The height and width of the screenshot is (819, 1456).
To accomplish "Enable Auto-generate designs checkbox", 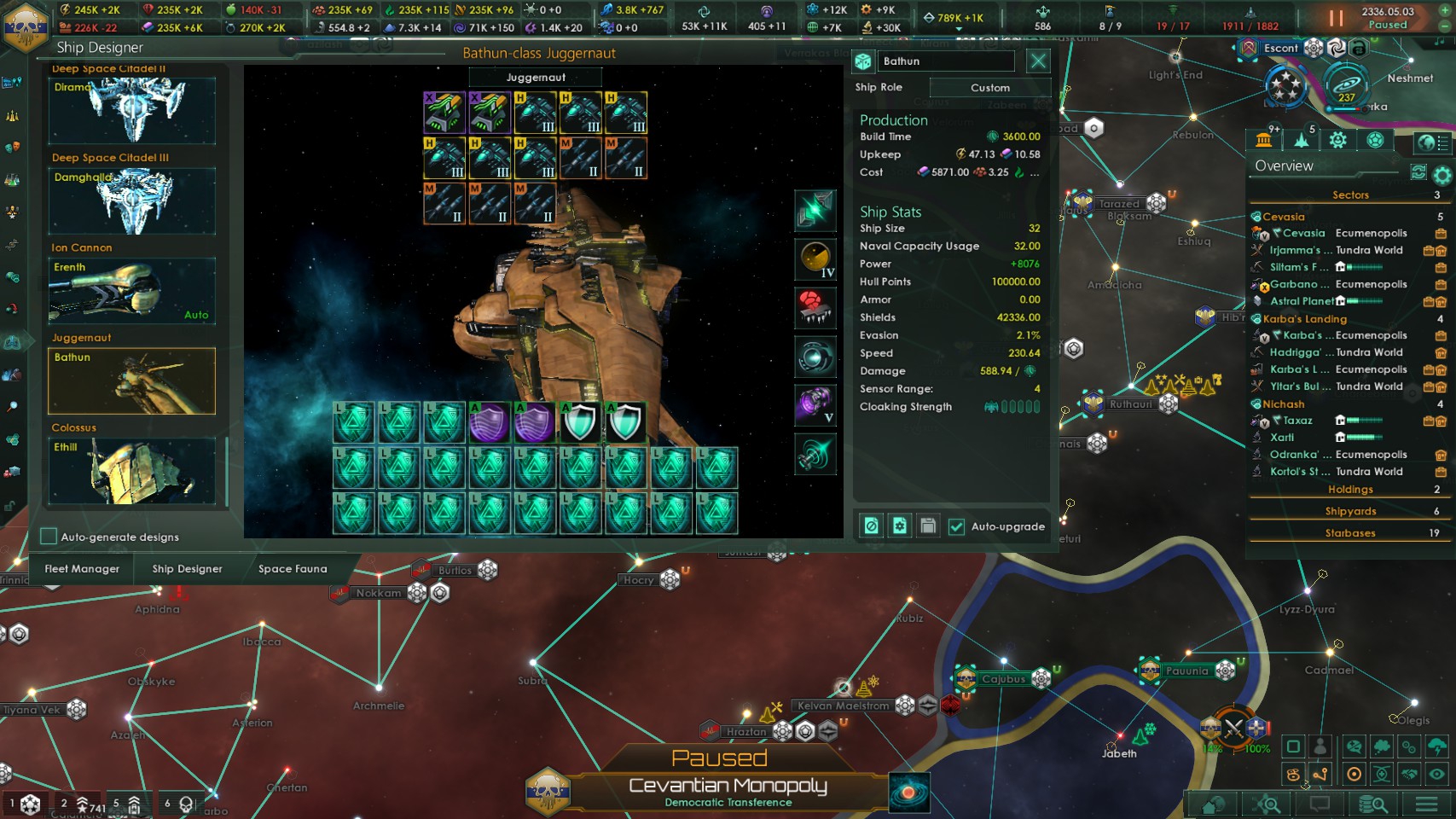I will [x=49, y=537].
